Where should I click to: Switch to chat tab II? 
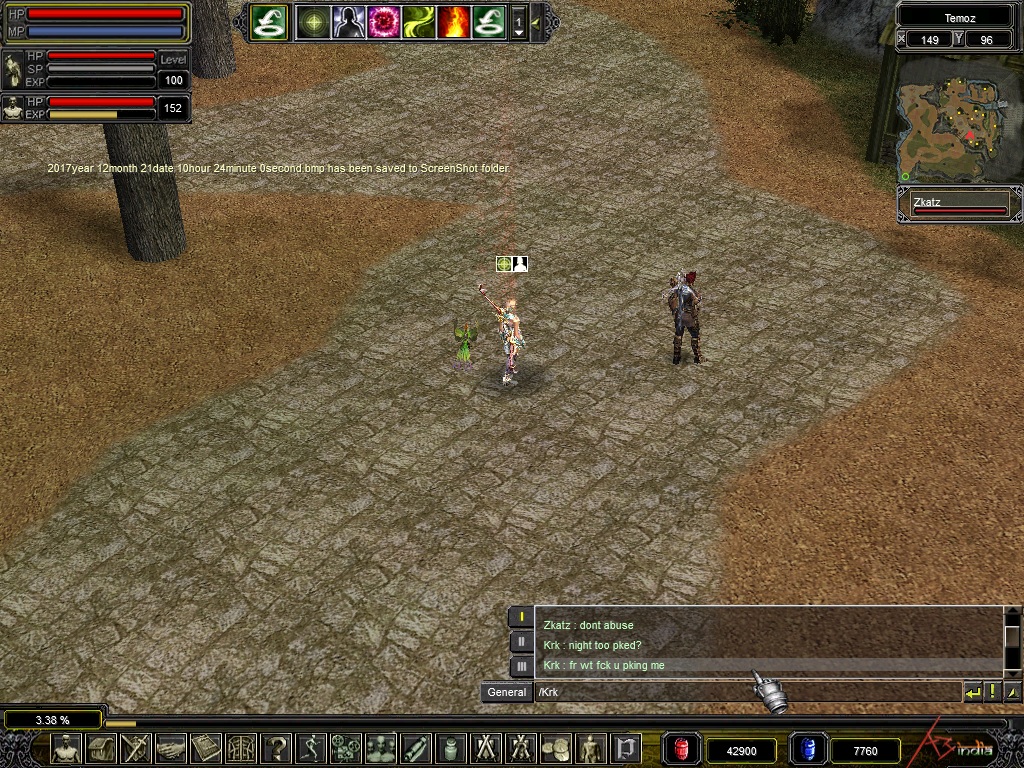[x=521, y=641]
